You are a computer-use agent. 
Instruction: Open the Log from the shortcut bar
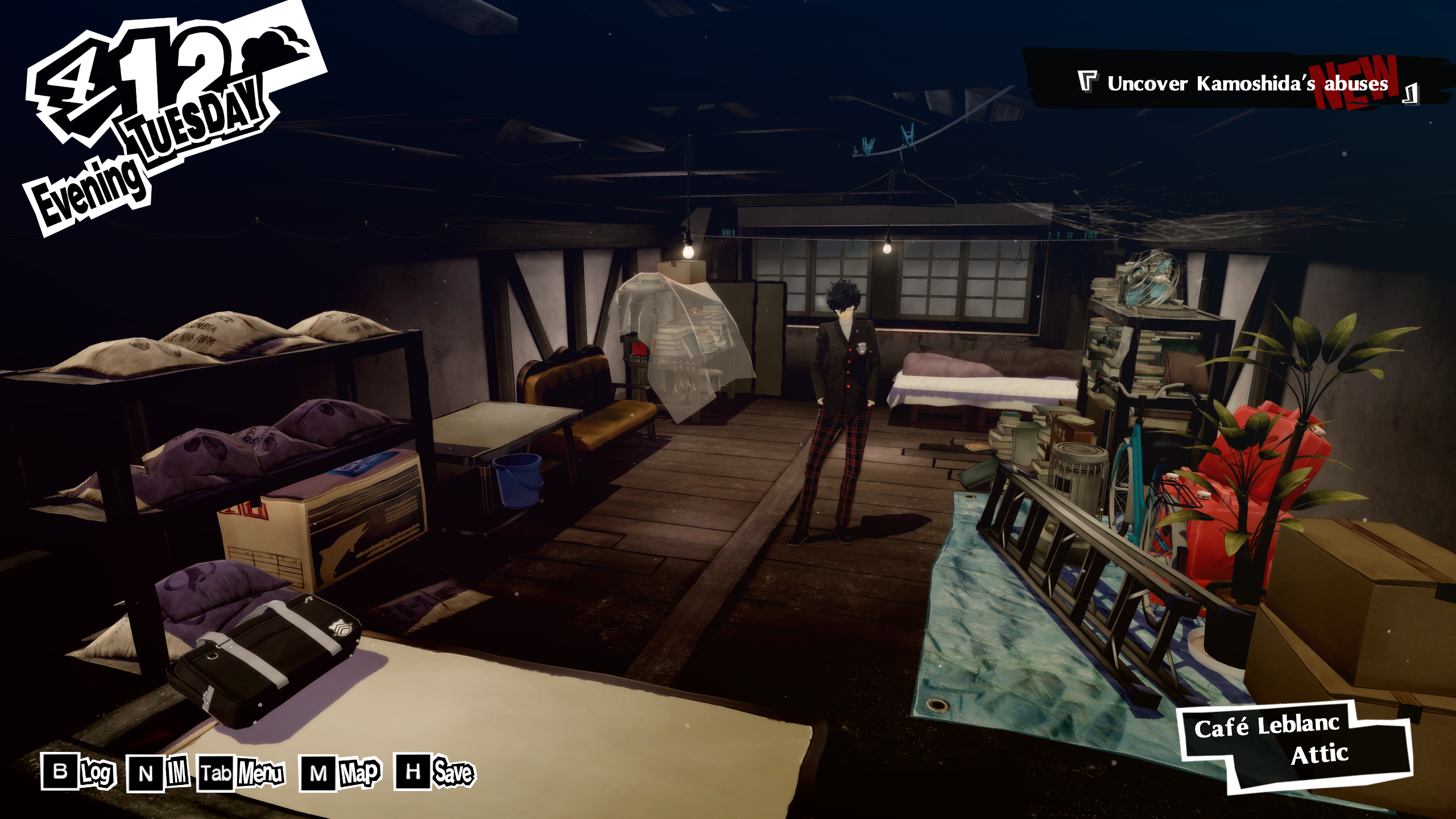tap(78, 772)
